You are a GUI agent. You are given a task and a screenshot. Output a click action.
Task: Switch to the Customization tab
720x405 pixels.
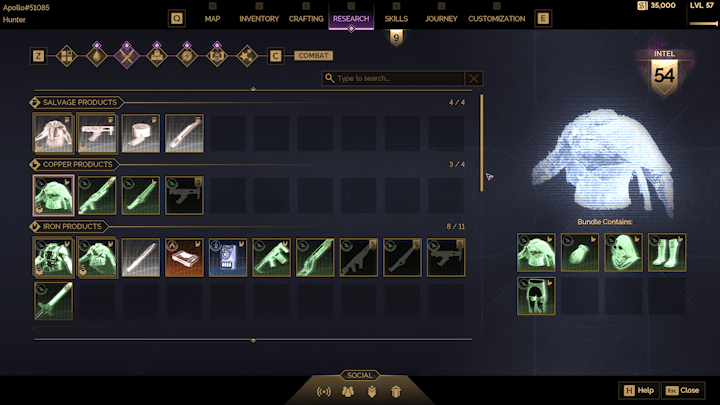click(x=496, y=18)
